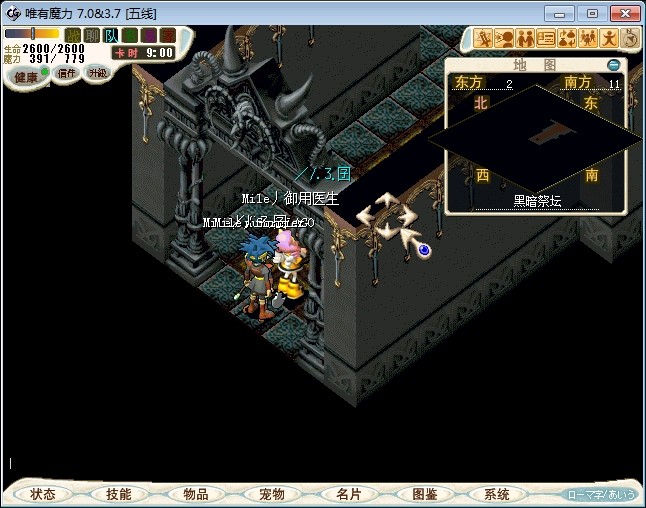Toggle the 队 team mode switch

tap(111, 35)
